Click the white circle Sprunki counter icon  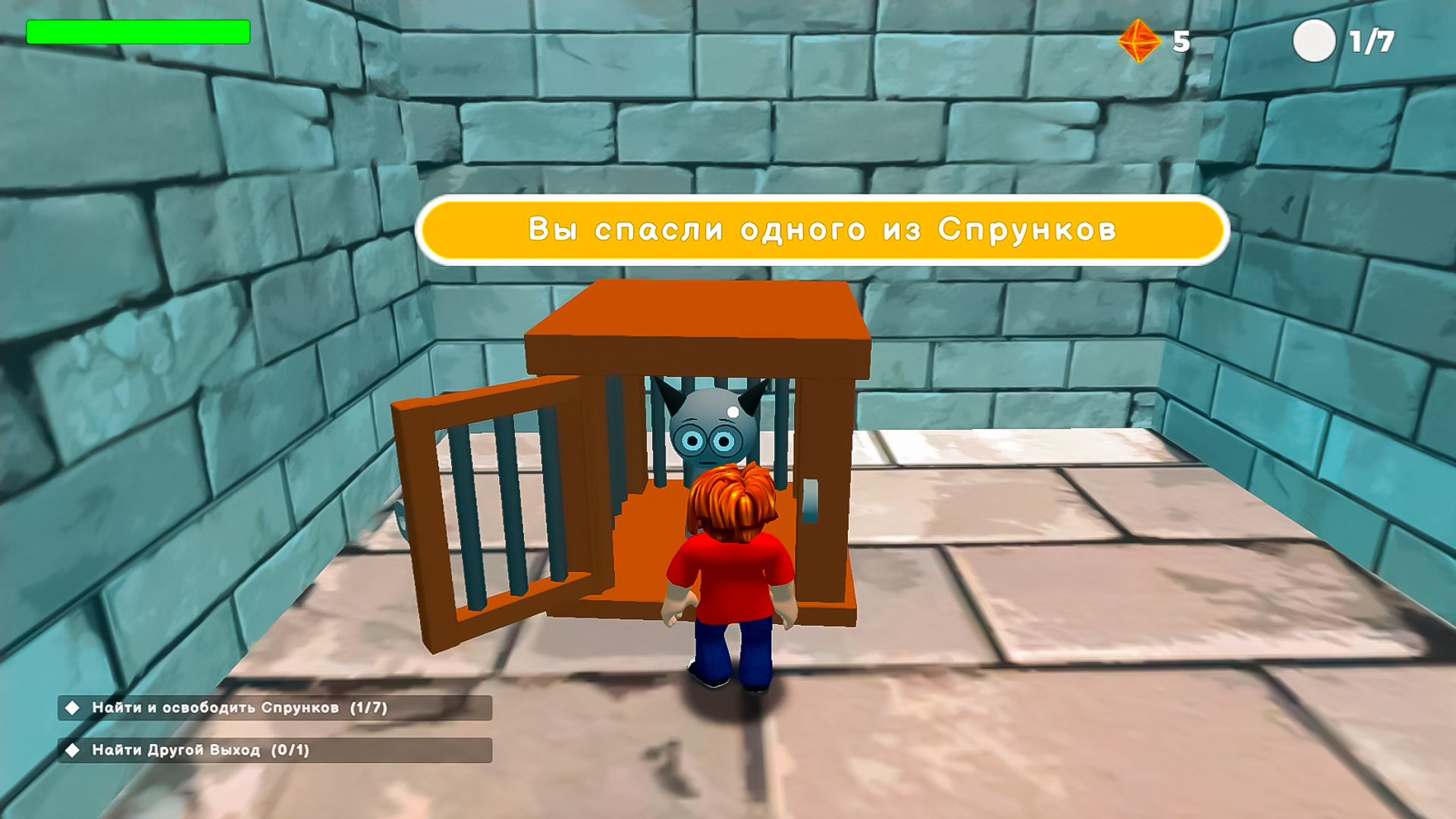(1316, 42)
